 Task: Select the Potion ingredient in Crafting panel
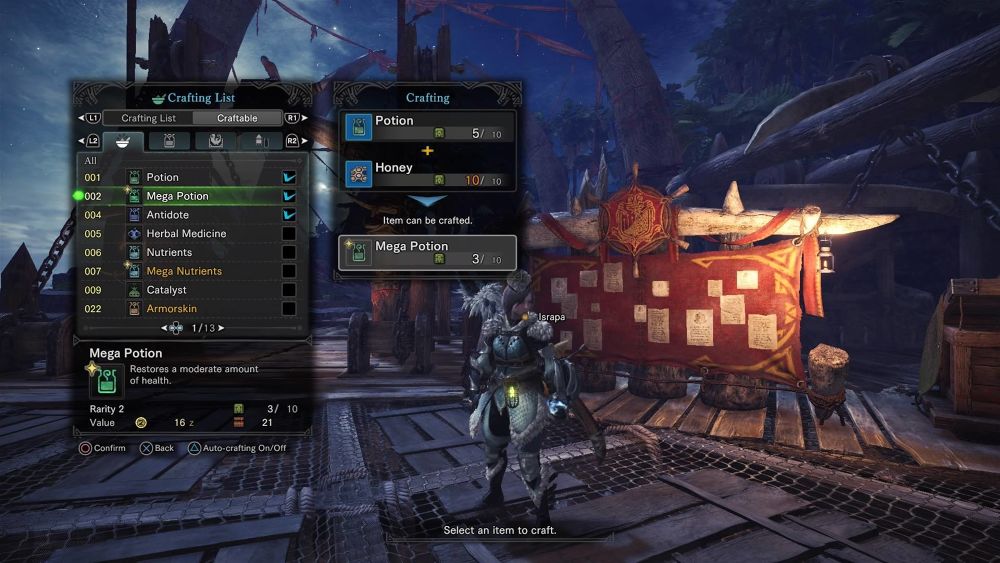pyautogui.click(x=428, y=127)
